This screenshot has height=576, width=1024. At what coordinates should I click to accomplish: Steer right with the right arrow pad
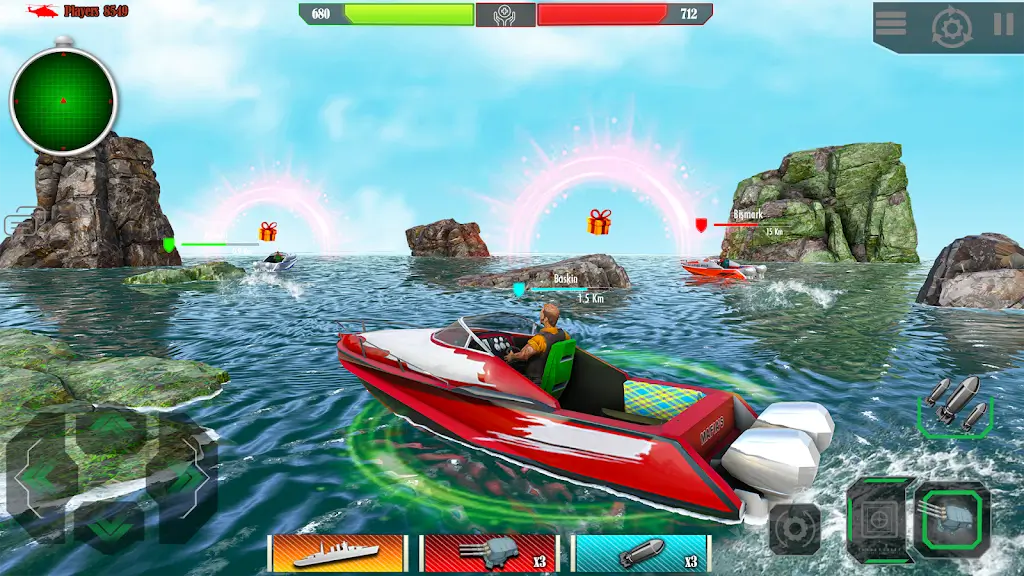[x=183, y=478]
